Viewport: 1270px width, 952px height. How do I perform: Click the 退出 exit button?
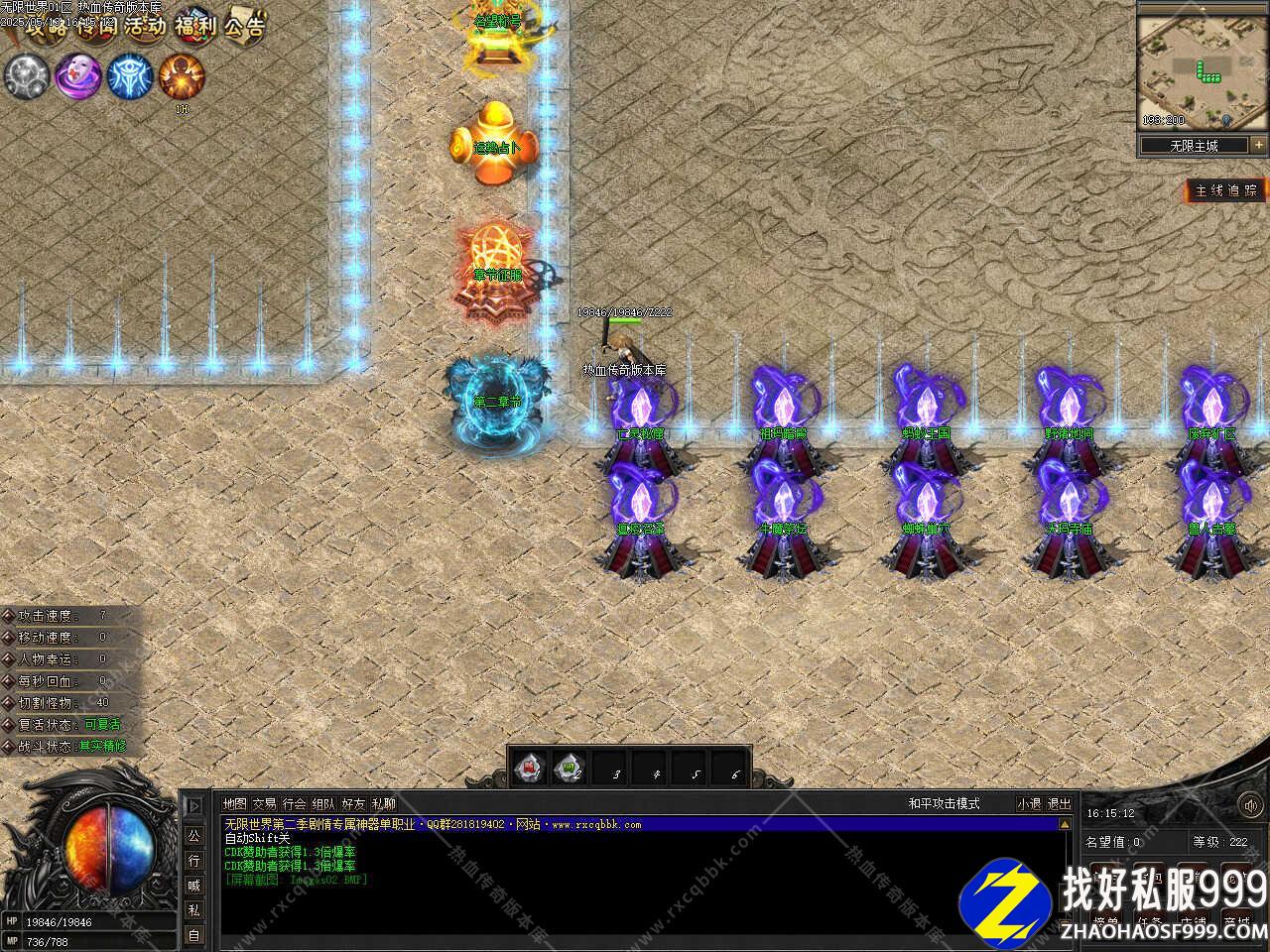pos(1060,803)
